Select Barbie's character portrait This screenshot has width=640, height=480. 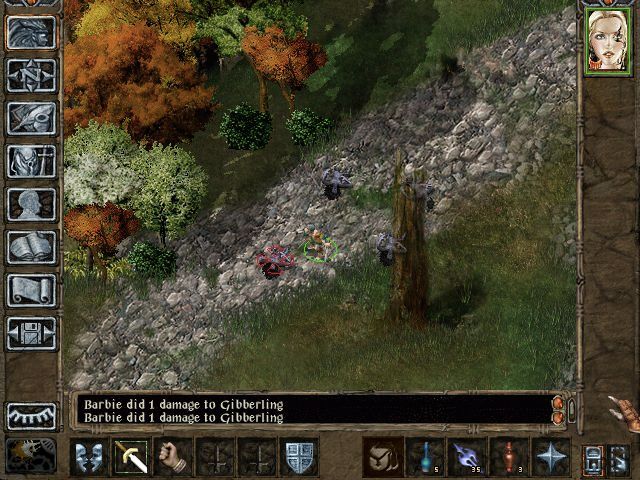608,41
